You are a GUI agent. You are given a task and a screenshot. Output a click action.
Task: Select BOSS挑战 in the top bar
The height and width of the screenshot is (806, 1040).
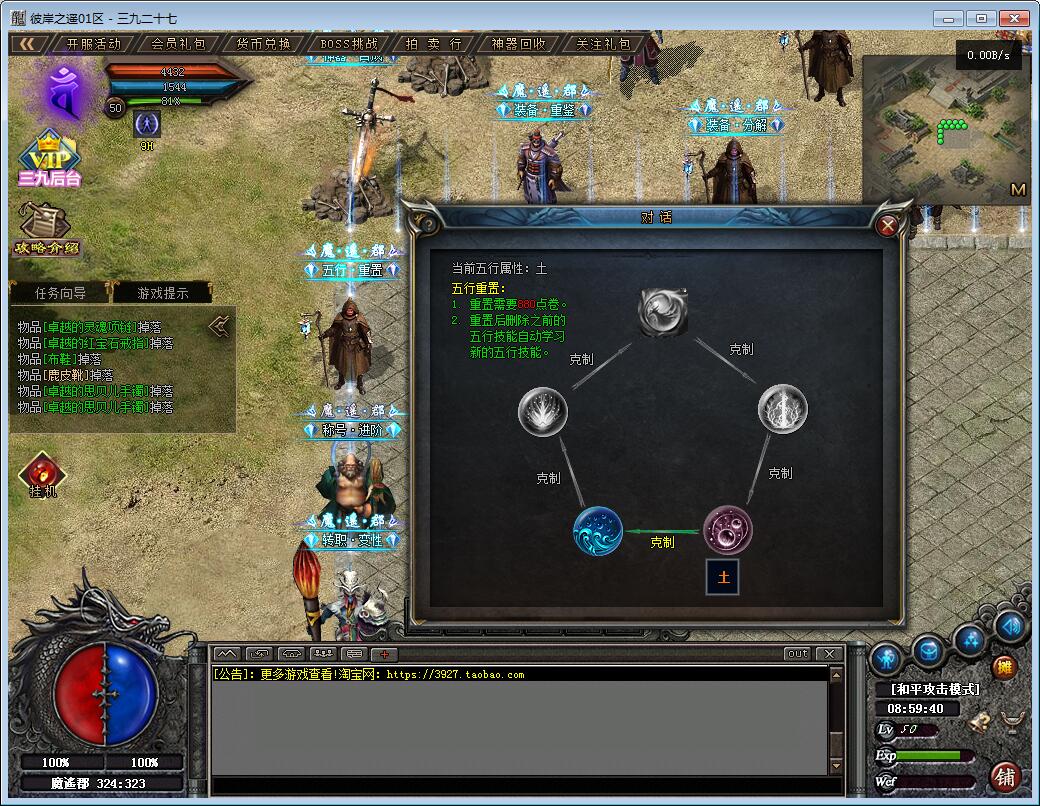(349, 44)
